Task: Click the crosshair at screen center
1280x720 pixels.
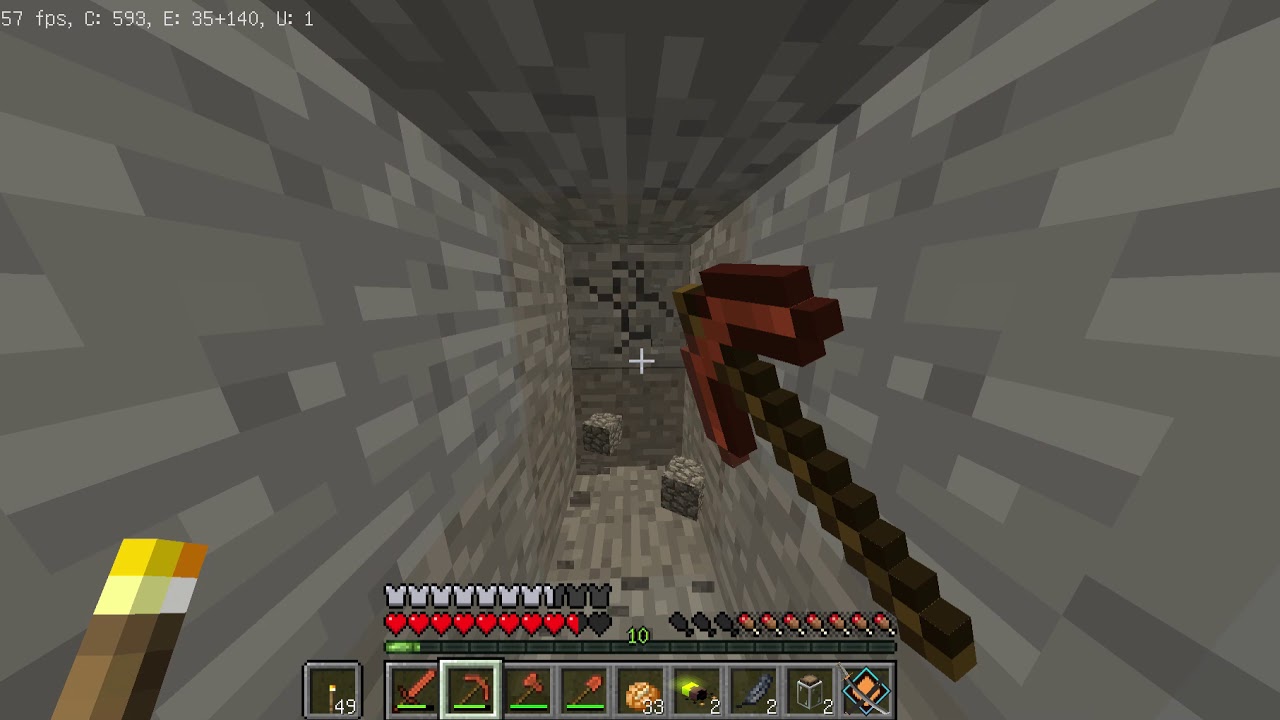Action: click(x=641, y=361)
